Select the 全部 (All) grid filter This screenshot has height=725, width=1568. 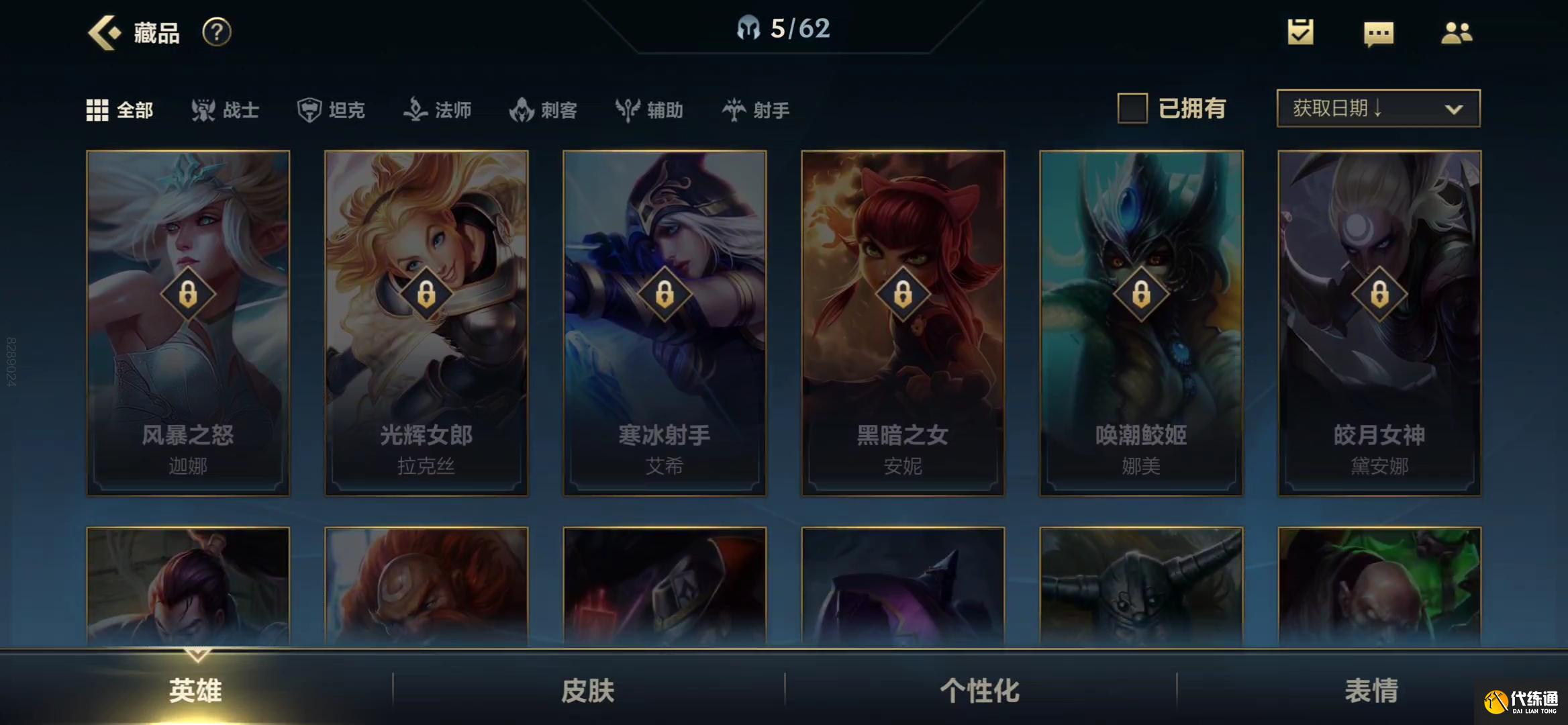click(x=98, y=109)
